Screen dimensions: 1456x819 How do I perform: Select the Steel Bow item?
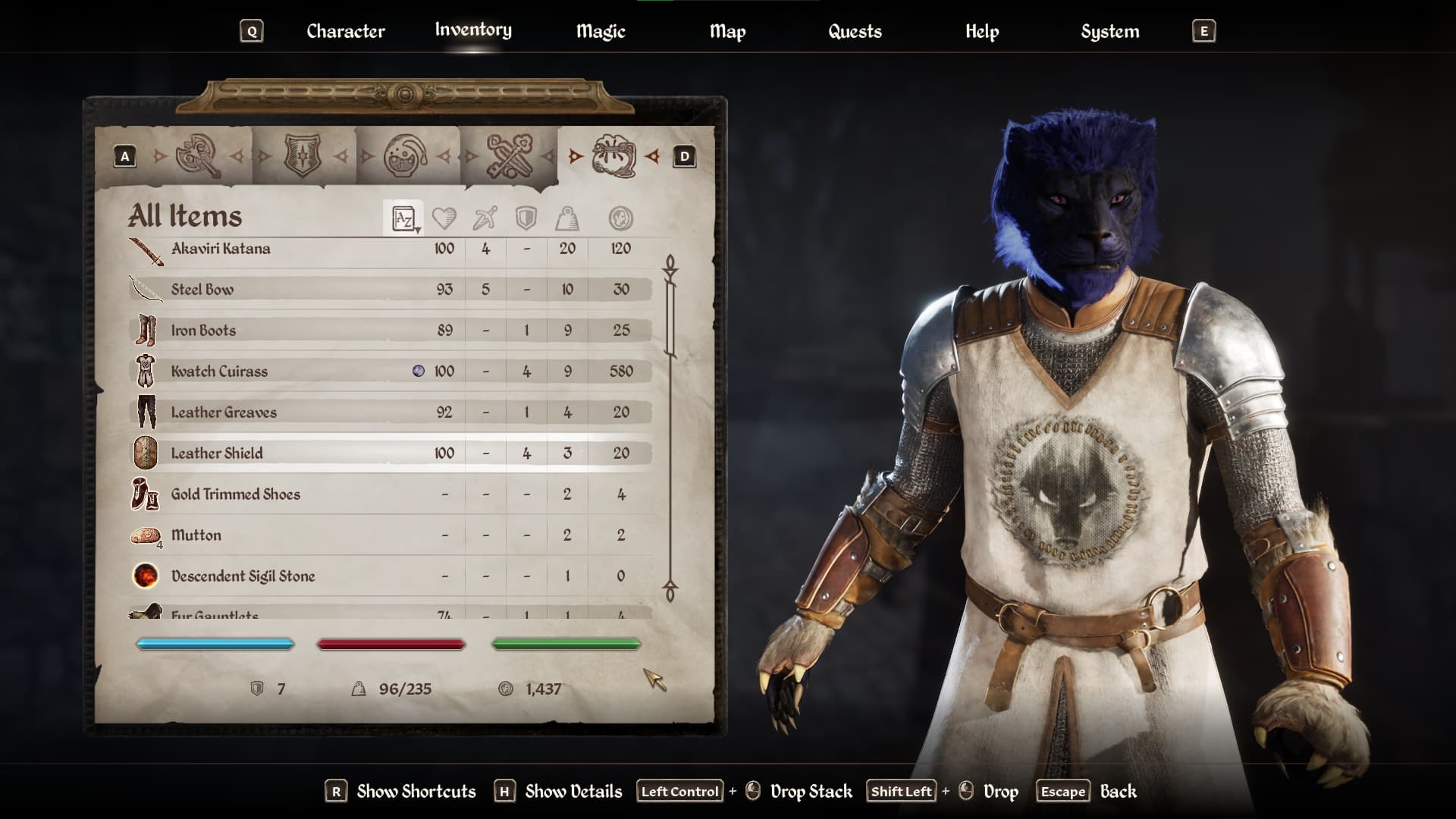pyautogui.click(x=202, y=290)
